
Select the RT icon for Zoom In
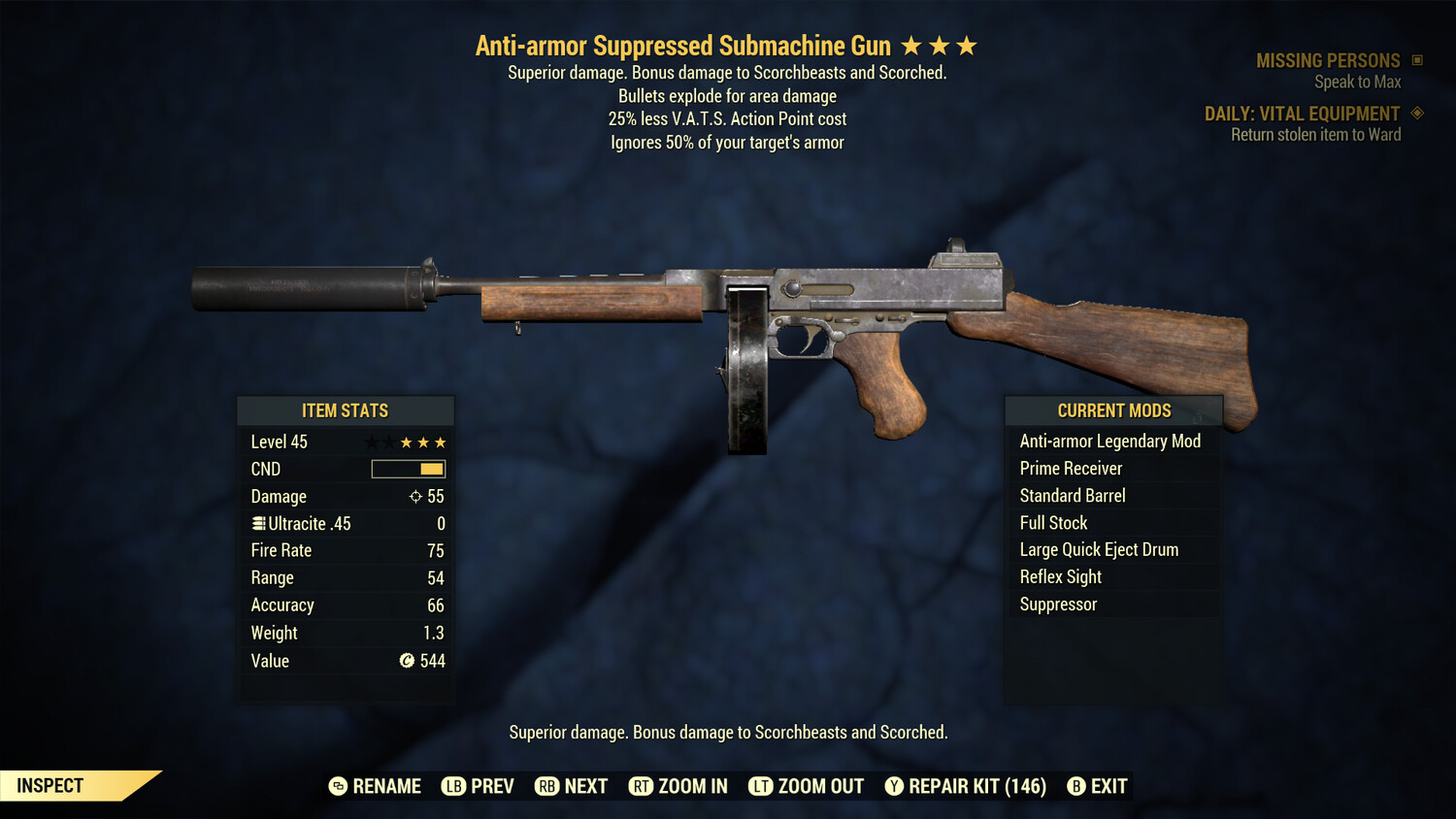pyautogui.click(x=642, y=786)
